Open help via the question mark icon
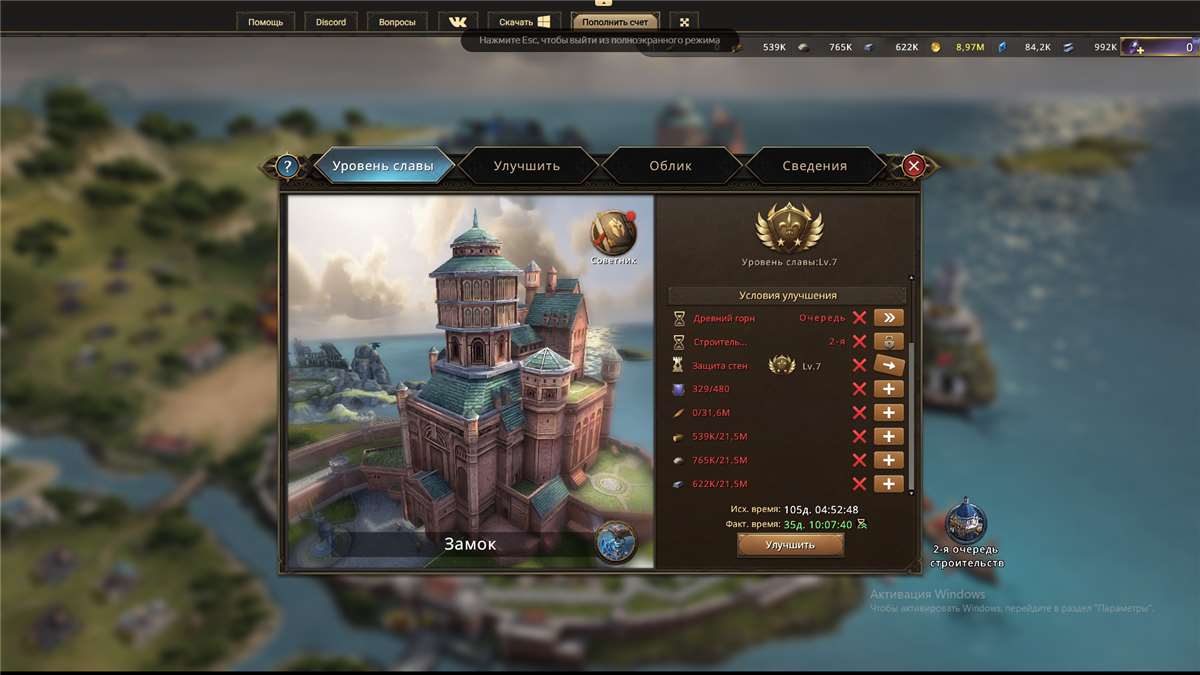This screenshot has width=1200, height=675. 288,167
